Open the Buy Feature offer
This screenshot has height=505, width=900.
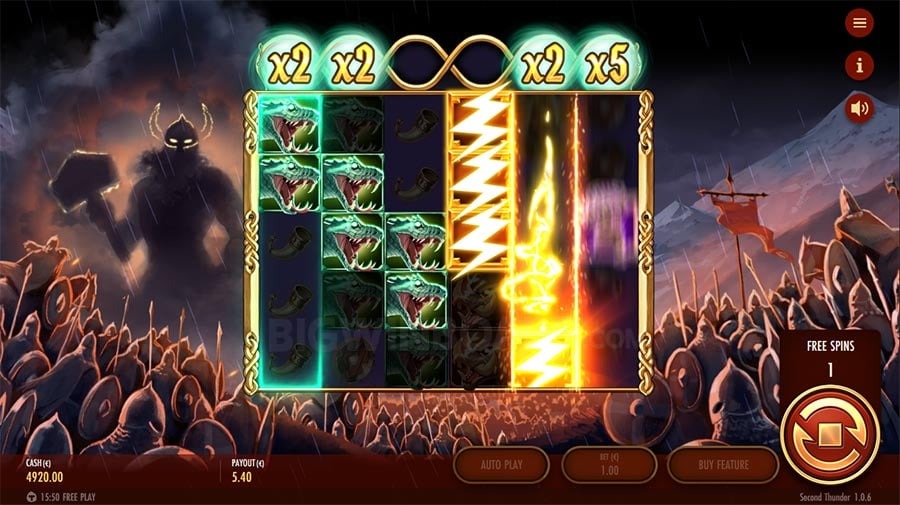[722, 465]
